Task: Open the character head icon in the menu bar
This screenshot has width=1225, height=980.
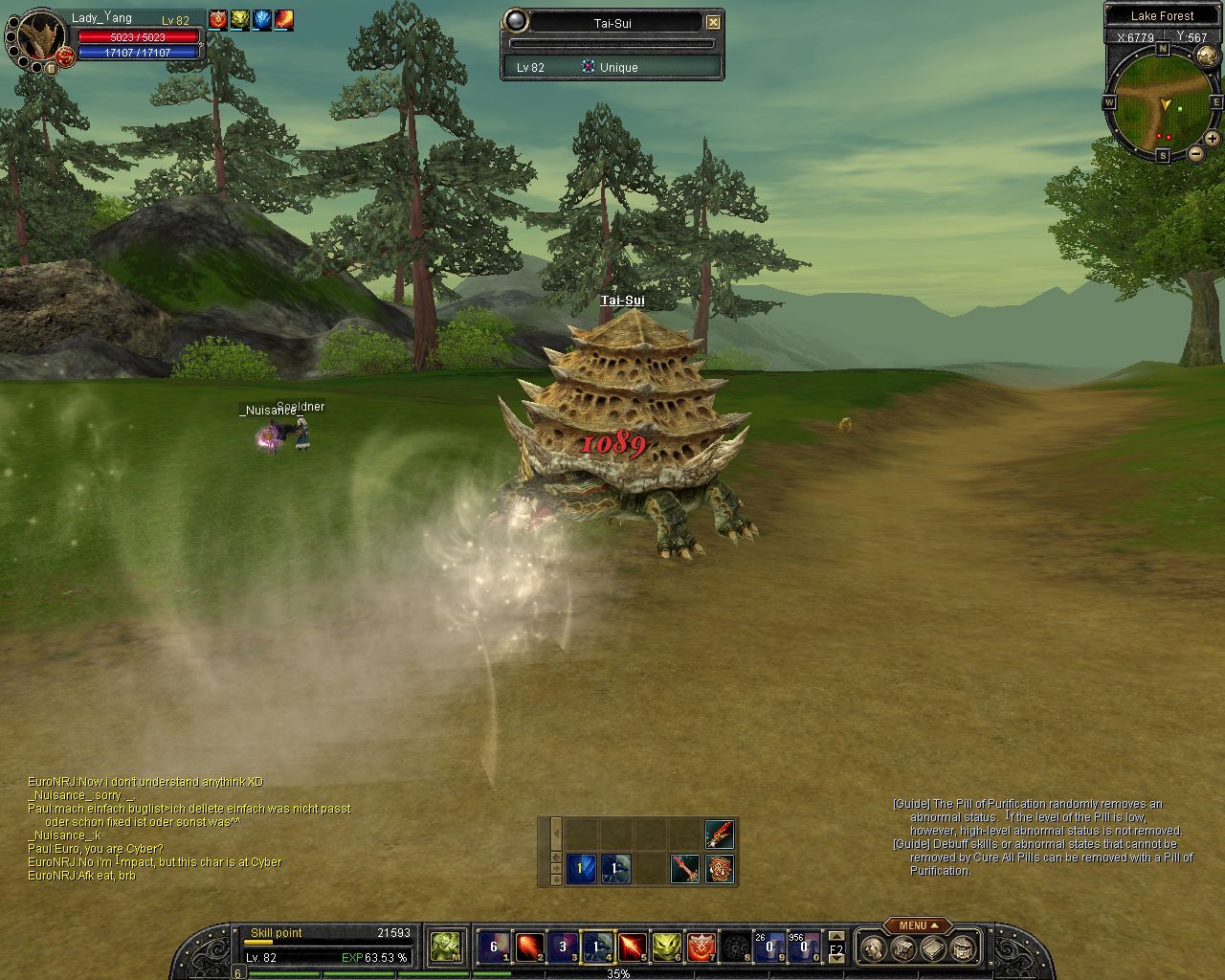Action: pyautogui.click(x=872, y=948)
